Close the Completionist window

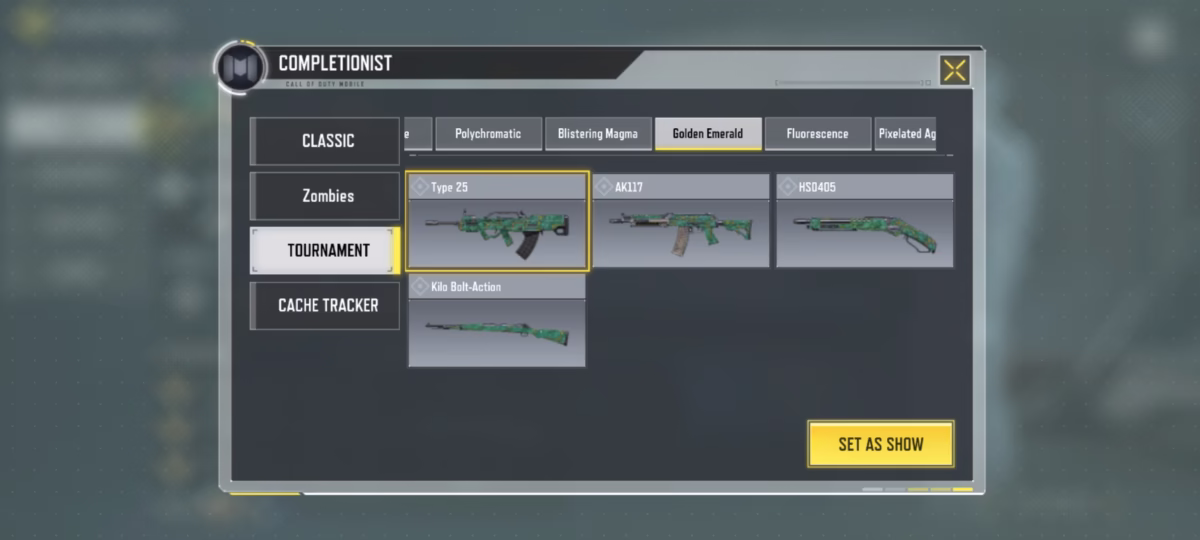coord(955,70)
